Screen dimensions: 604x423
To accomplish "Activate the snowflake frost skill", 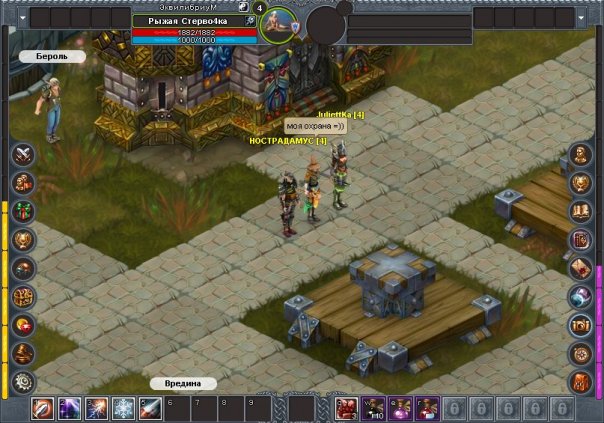I will click(x=124, y=408).
